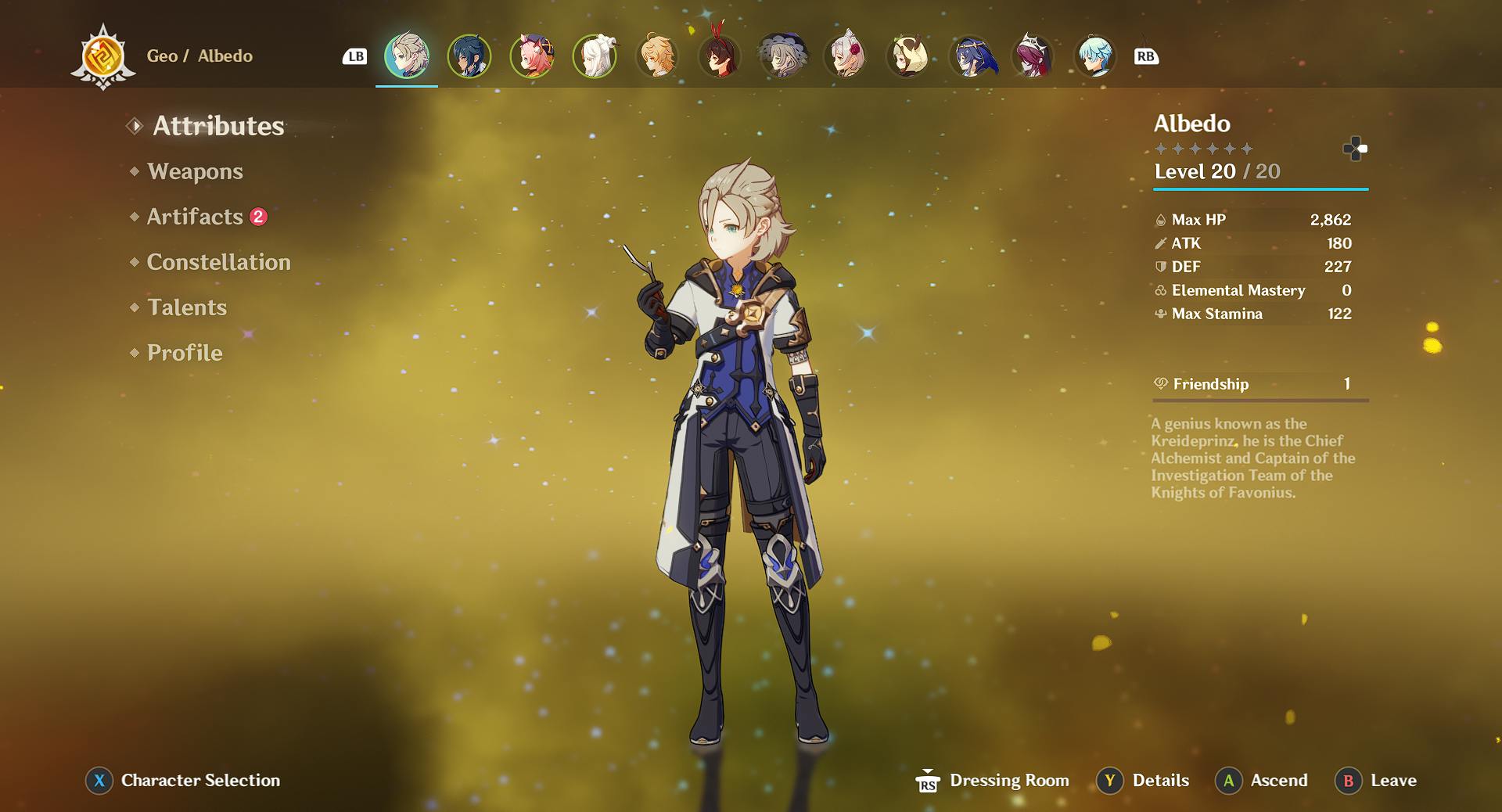
Task: Open the Profile entry
Action: point(185,353)
